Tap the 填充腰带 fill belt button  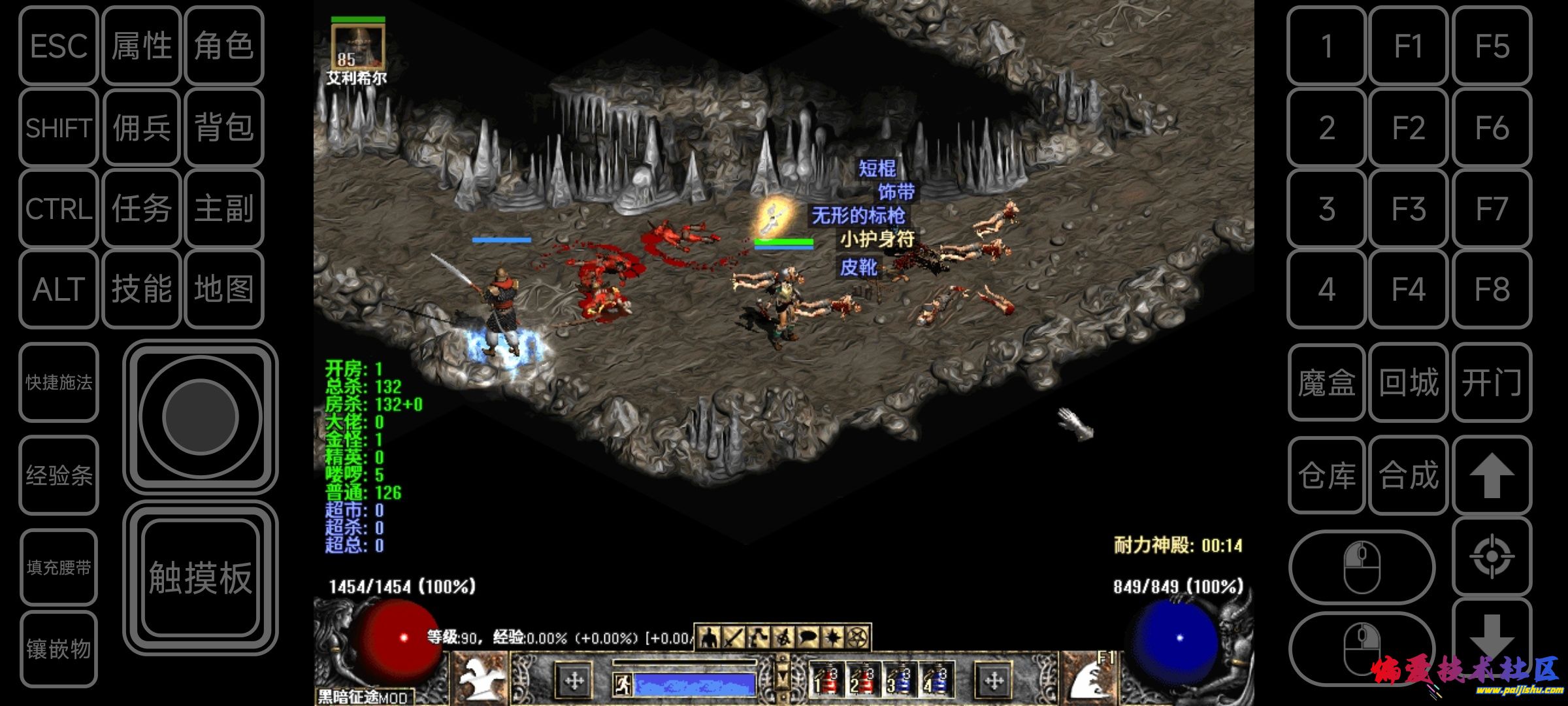[59, 567]
